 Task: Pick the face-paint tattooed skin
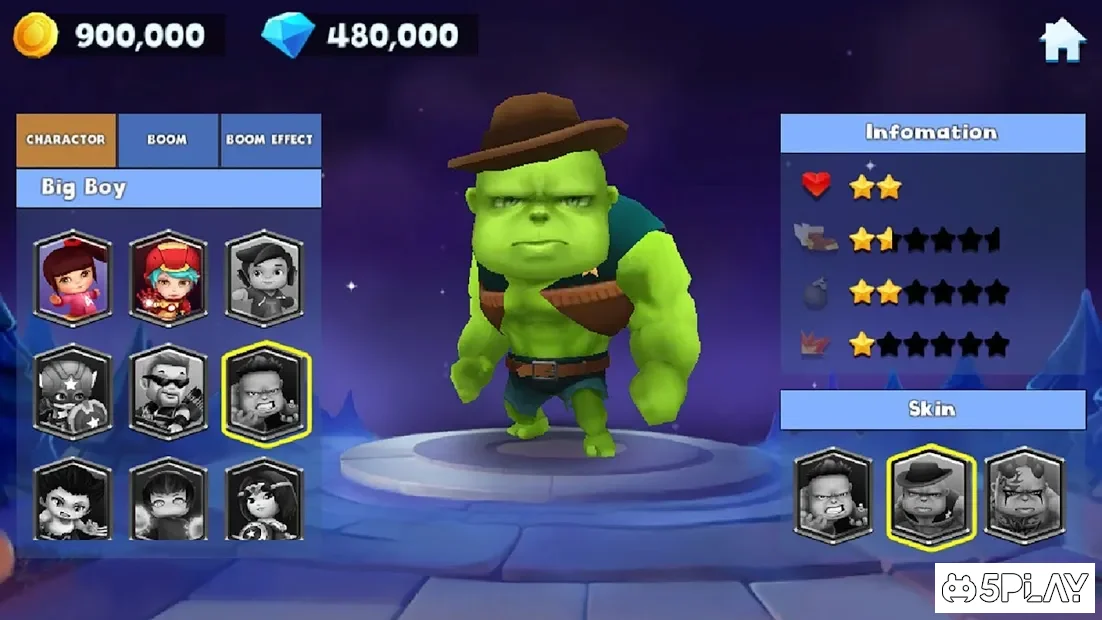(1025, 496)
